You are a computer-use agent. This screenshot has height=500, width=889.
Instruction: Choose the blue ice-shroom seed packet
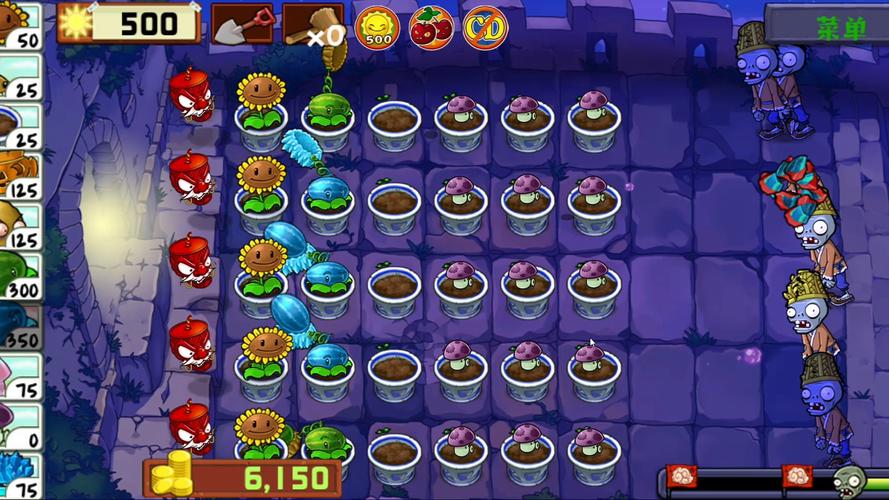pyautogui.click(x=20, y=475)
